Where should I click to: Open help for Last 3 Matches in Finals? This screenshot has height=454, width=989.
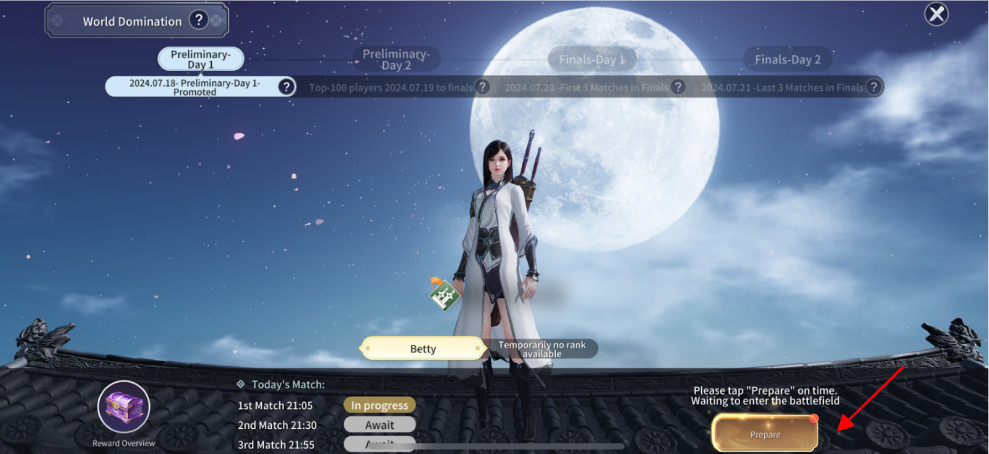pos(873,87)
